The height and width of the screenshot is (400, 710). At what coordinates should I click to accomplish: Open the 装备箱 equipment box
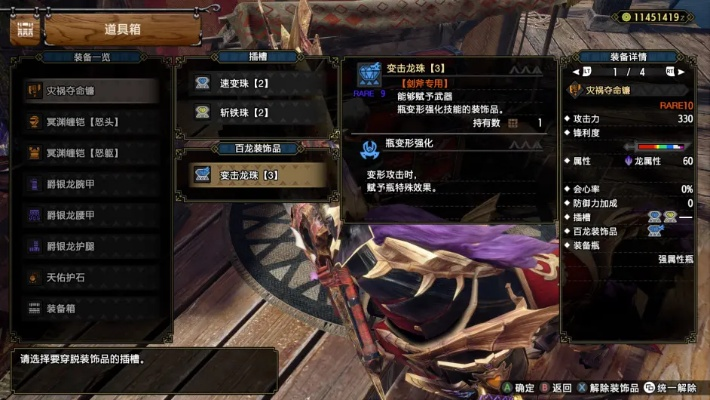88,308
